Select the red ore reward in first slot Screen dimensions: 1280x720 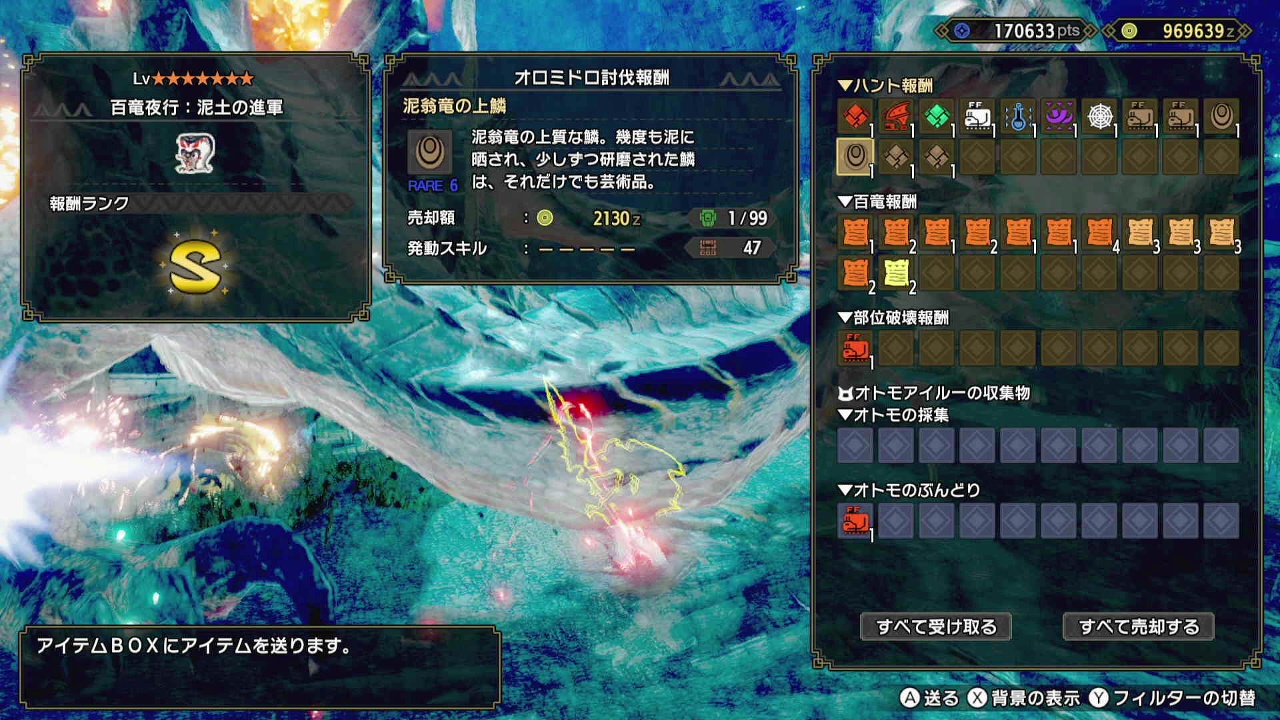tap(855, 117)
